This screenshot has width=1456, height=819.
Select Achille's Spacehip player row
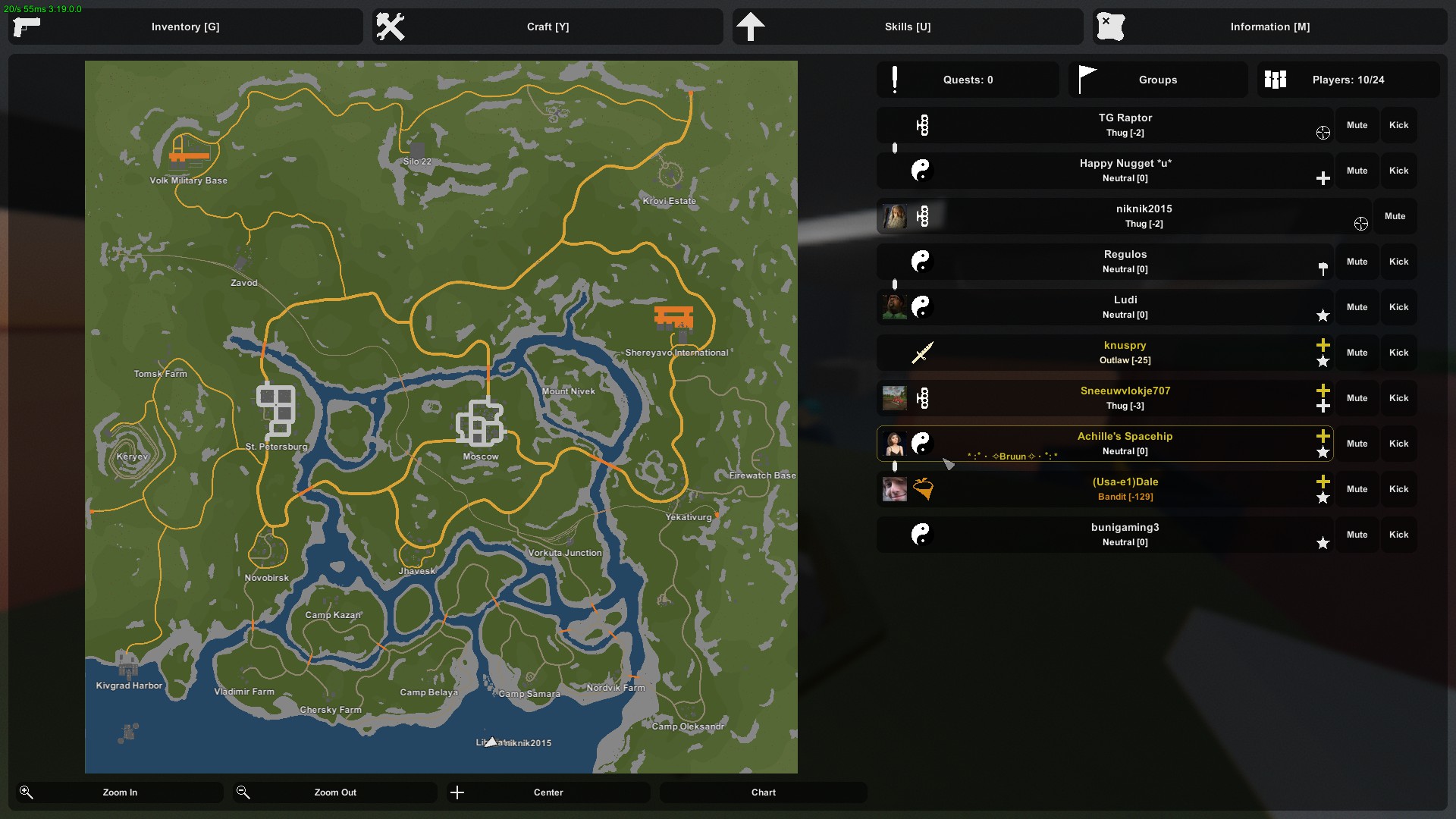pyautogui.click(x=1104, y=444)
